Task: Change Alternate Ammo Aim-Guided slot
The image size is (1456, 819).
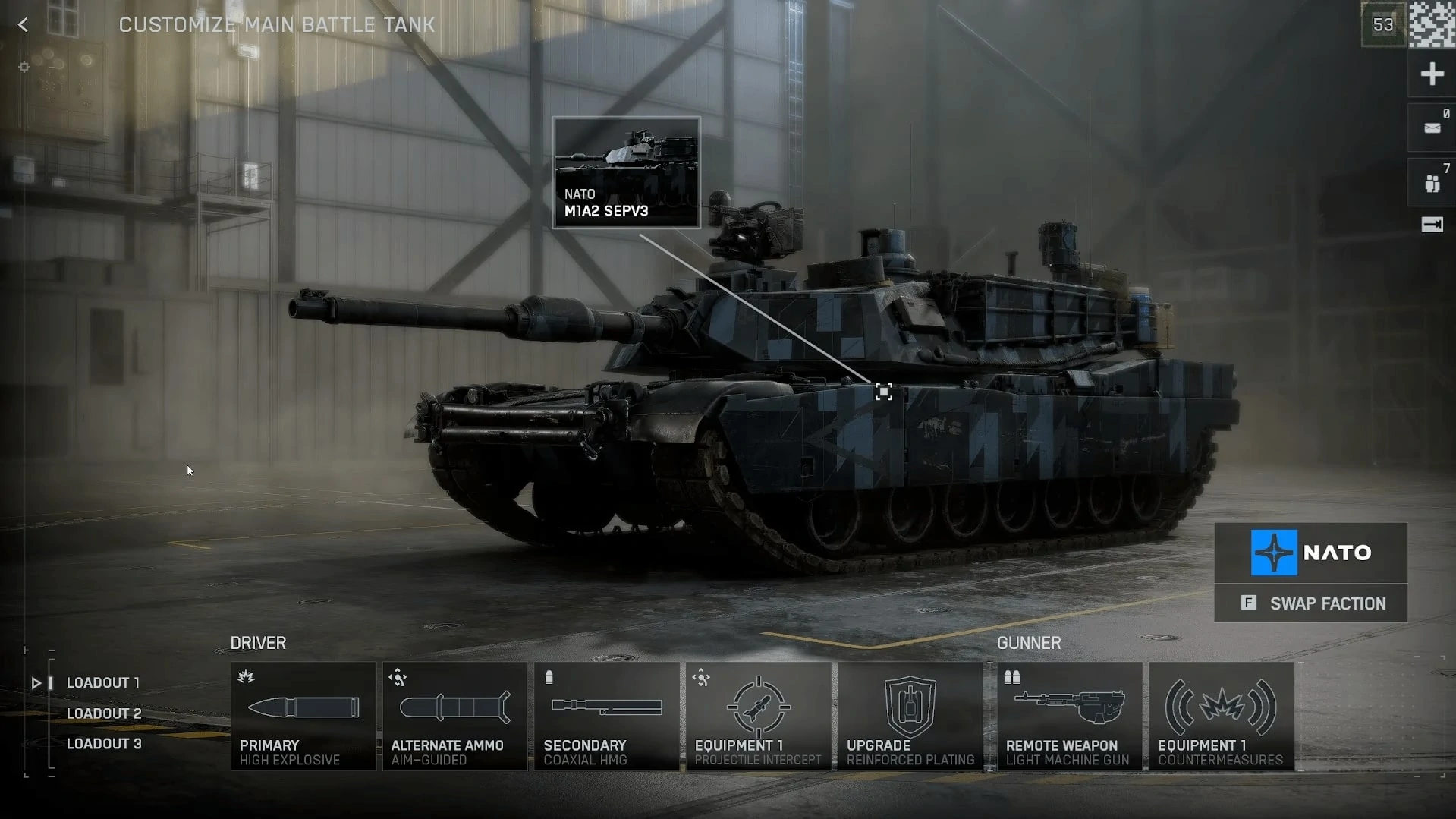Action: 454,717
